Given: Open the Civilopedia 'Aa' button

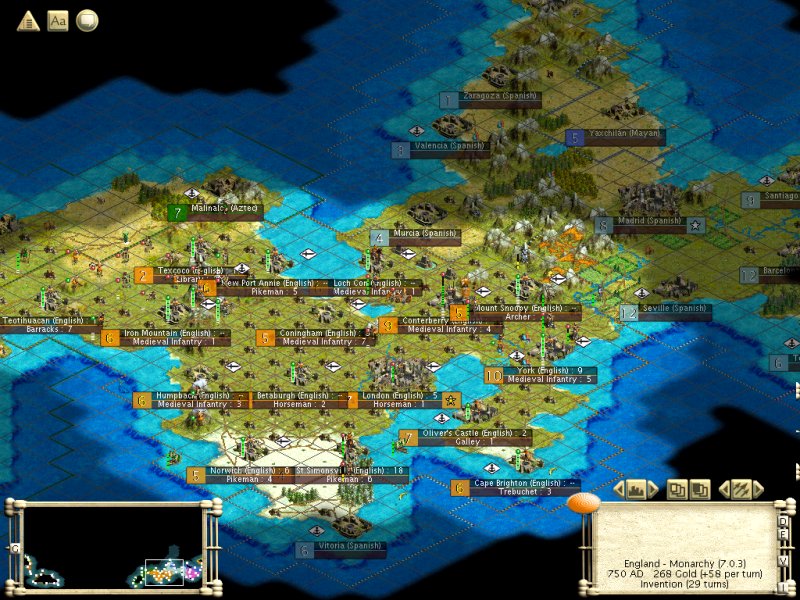Looking at the screenshot, I should click(x=58, y=20).
